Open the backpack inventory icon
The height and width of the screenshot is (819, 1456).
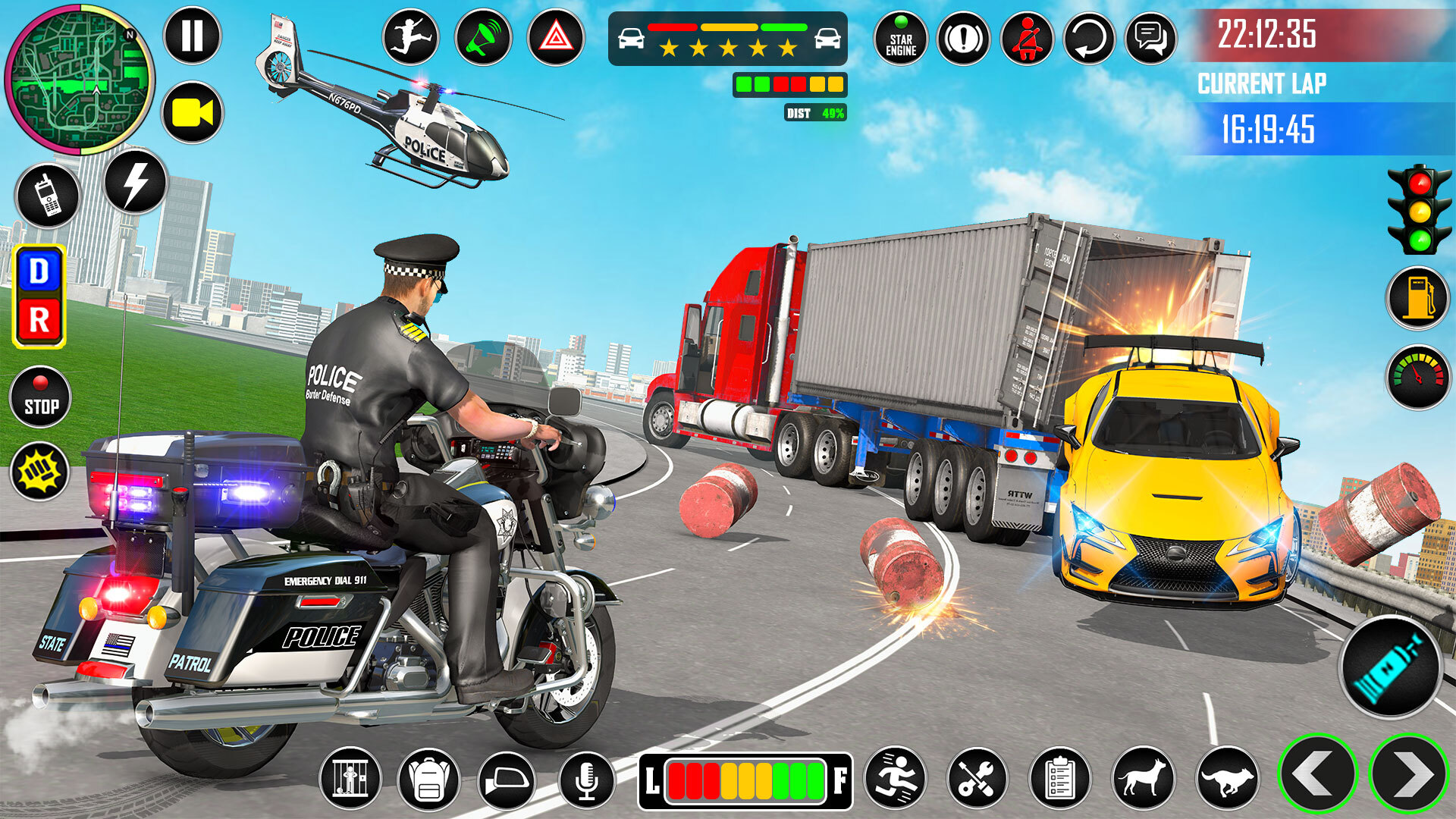click(x=431, y=777)
